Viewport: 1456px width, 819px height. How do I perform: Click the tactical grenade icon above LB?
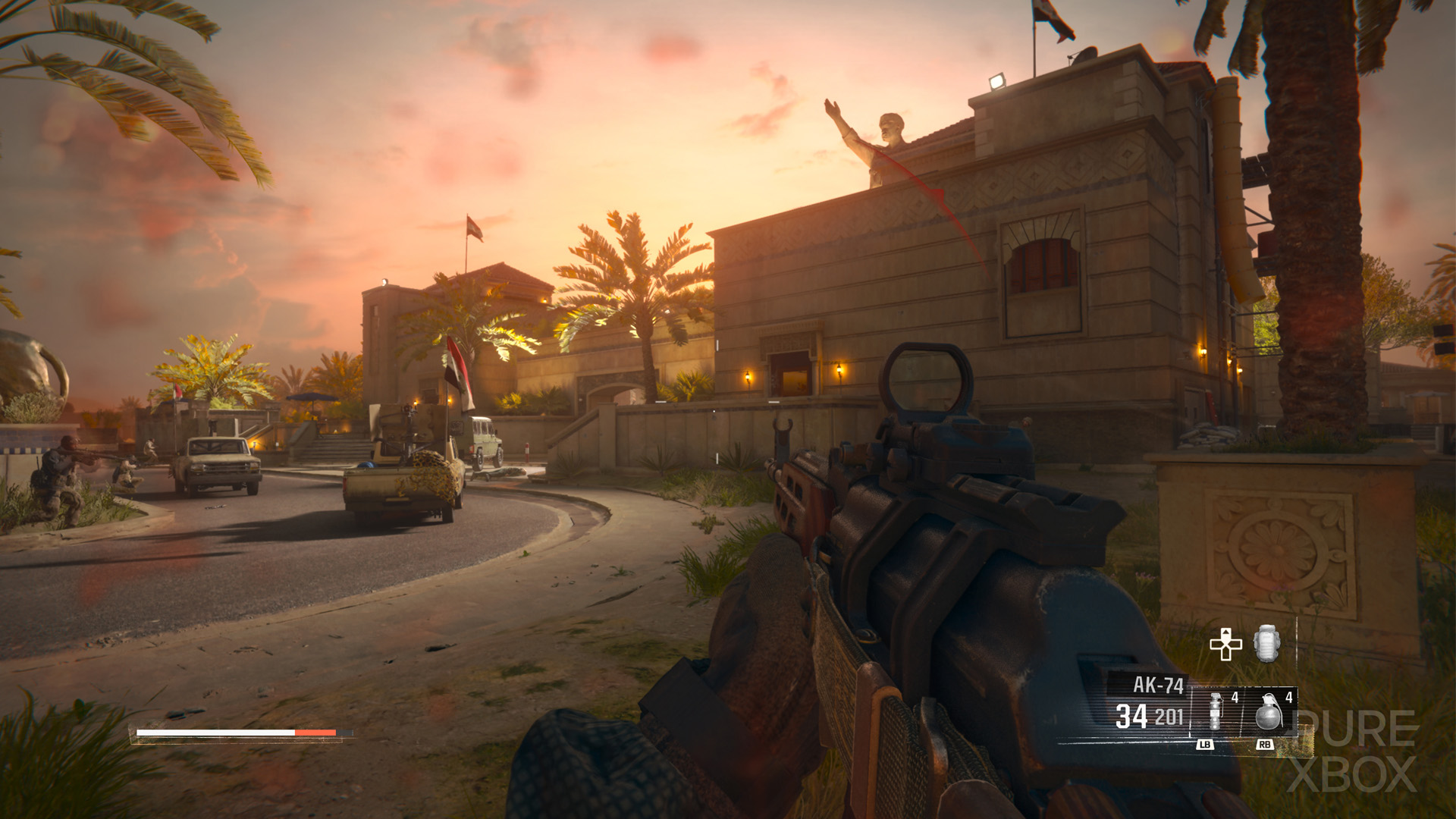(1215, 713)
